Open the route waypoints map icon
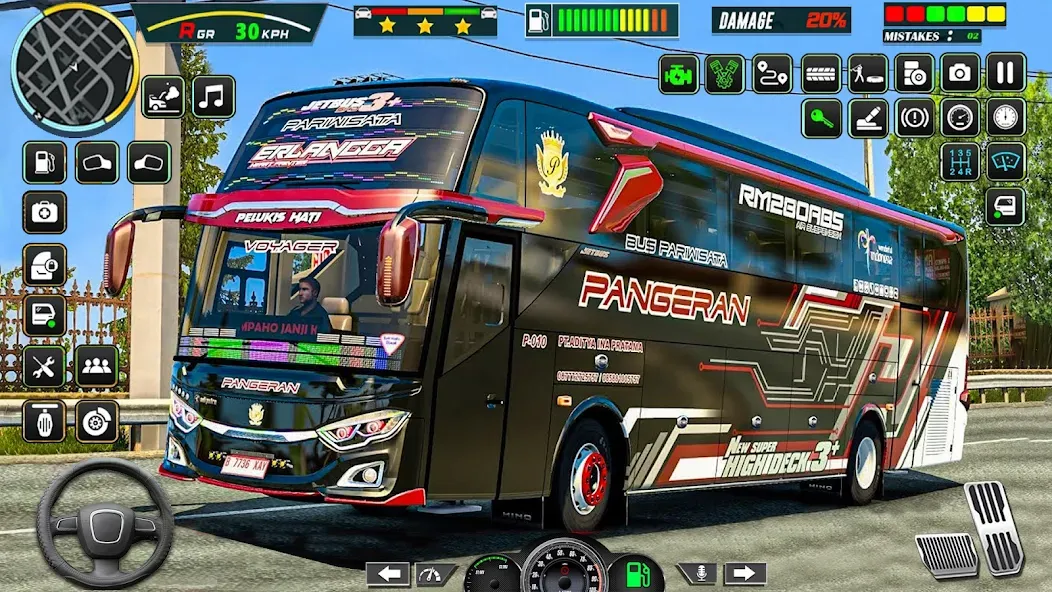The width and height of the screenshot is (1052, 592). point(772,74)
